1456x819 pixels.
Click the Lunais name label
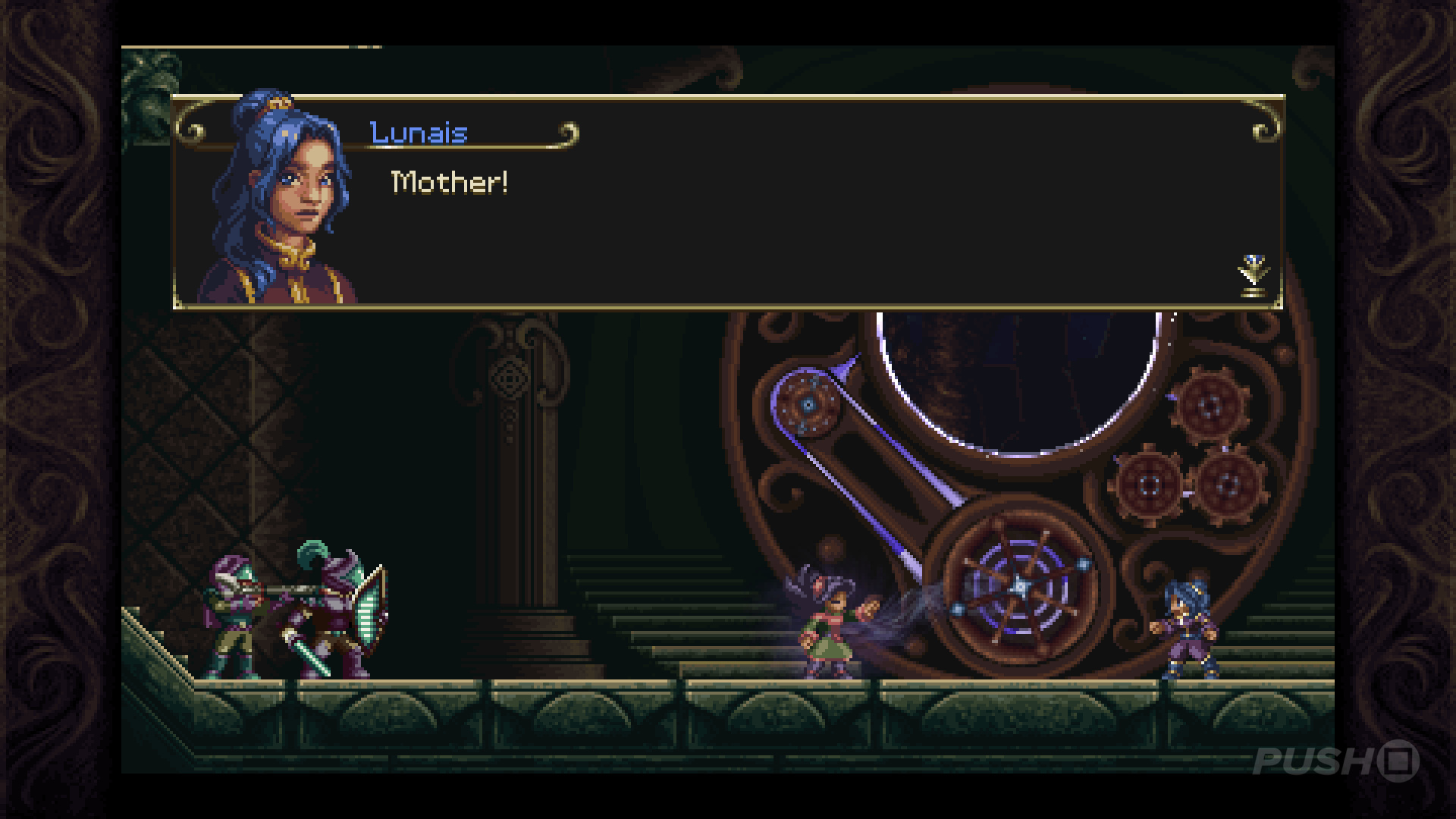(418, 132)
